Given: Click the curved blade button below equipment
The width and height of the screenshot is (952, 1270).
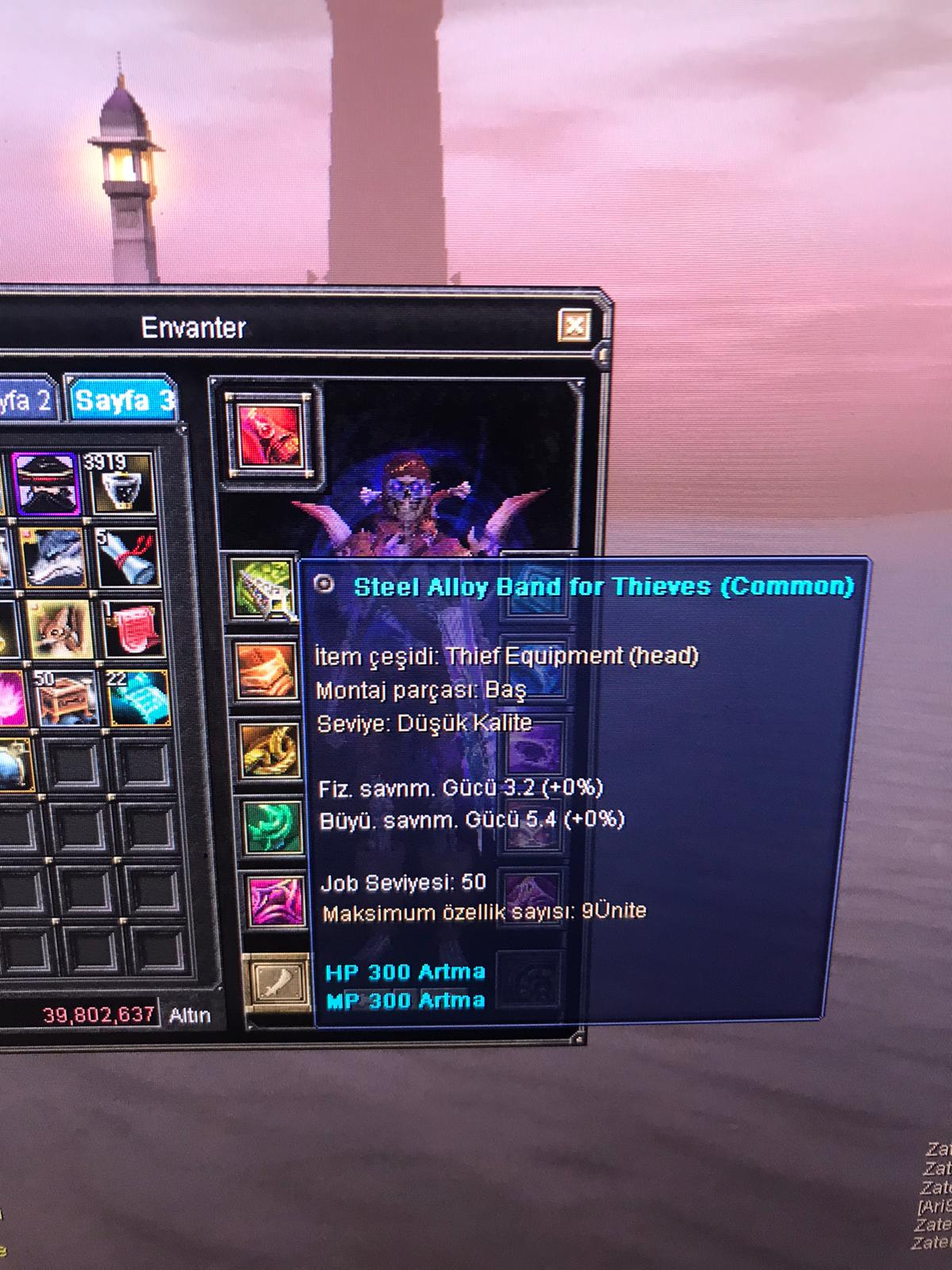Looking at the screenshot, I should [x=278, y=983].
